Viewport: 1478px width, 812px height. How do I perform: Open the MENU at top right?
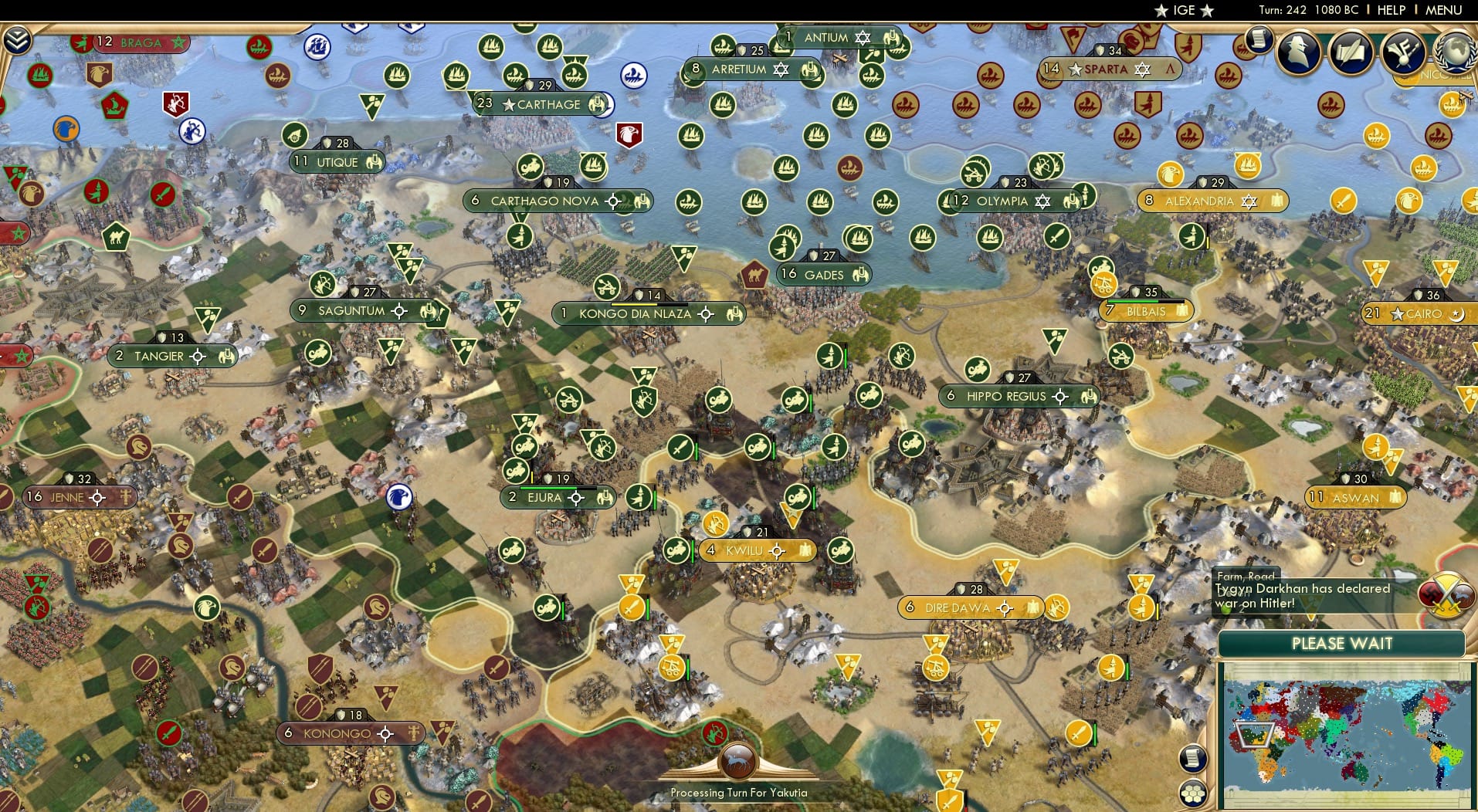(1442, 10)
